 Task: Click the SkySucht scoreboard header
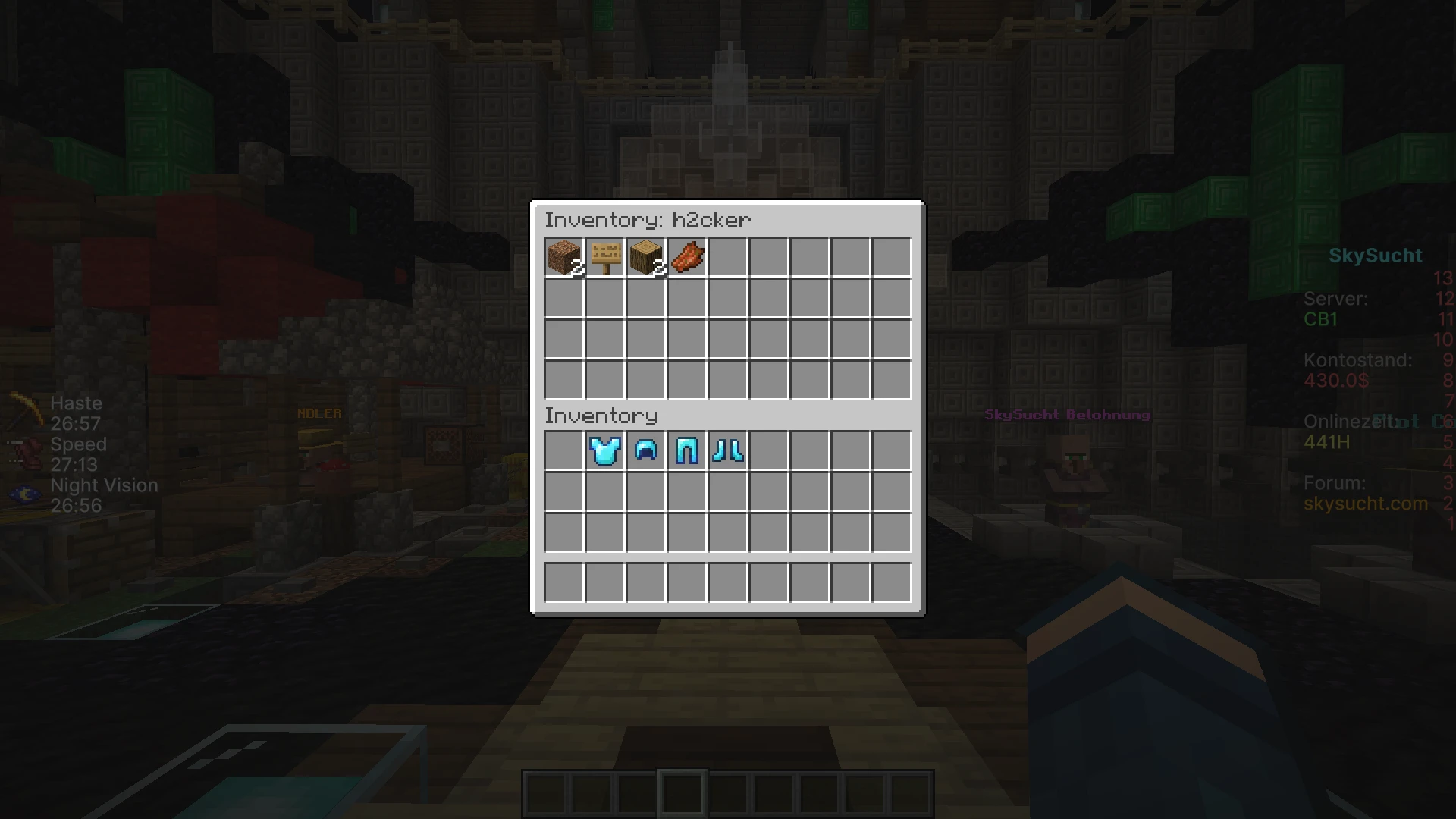[x=1376, y=255]
